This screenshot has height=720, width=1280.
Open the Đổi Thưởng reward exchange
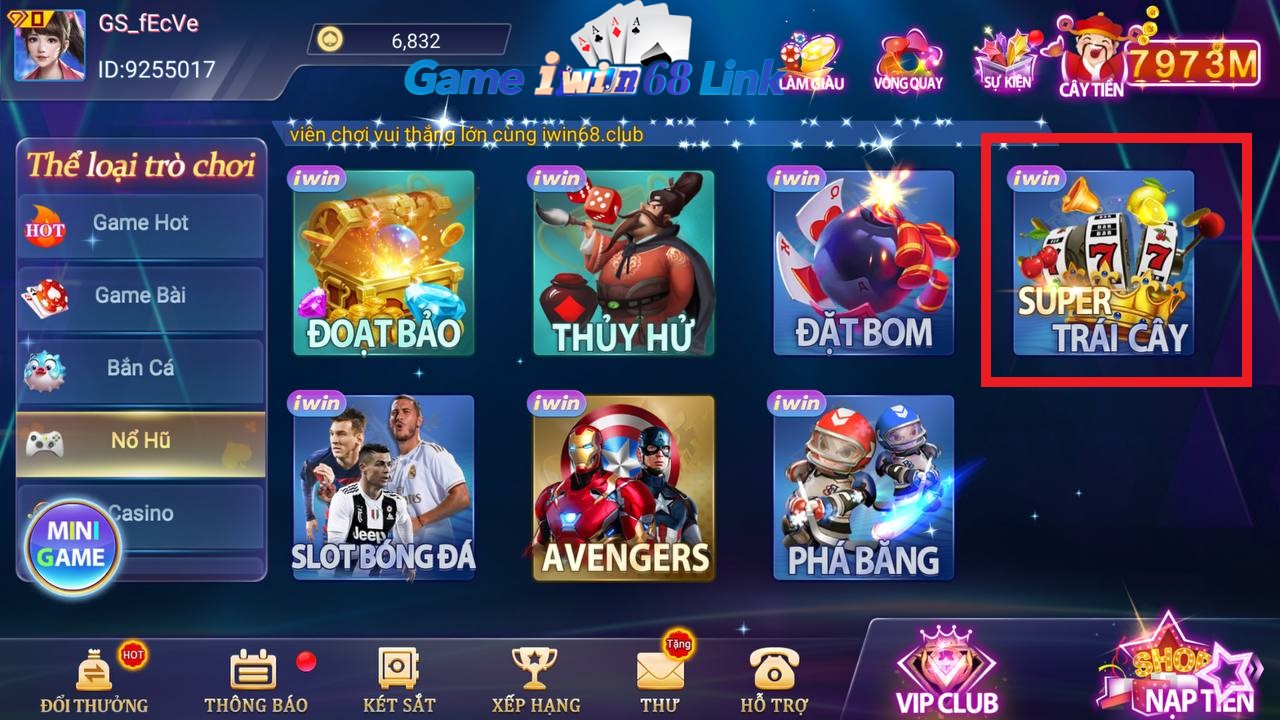point(94,680)
